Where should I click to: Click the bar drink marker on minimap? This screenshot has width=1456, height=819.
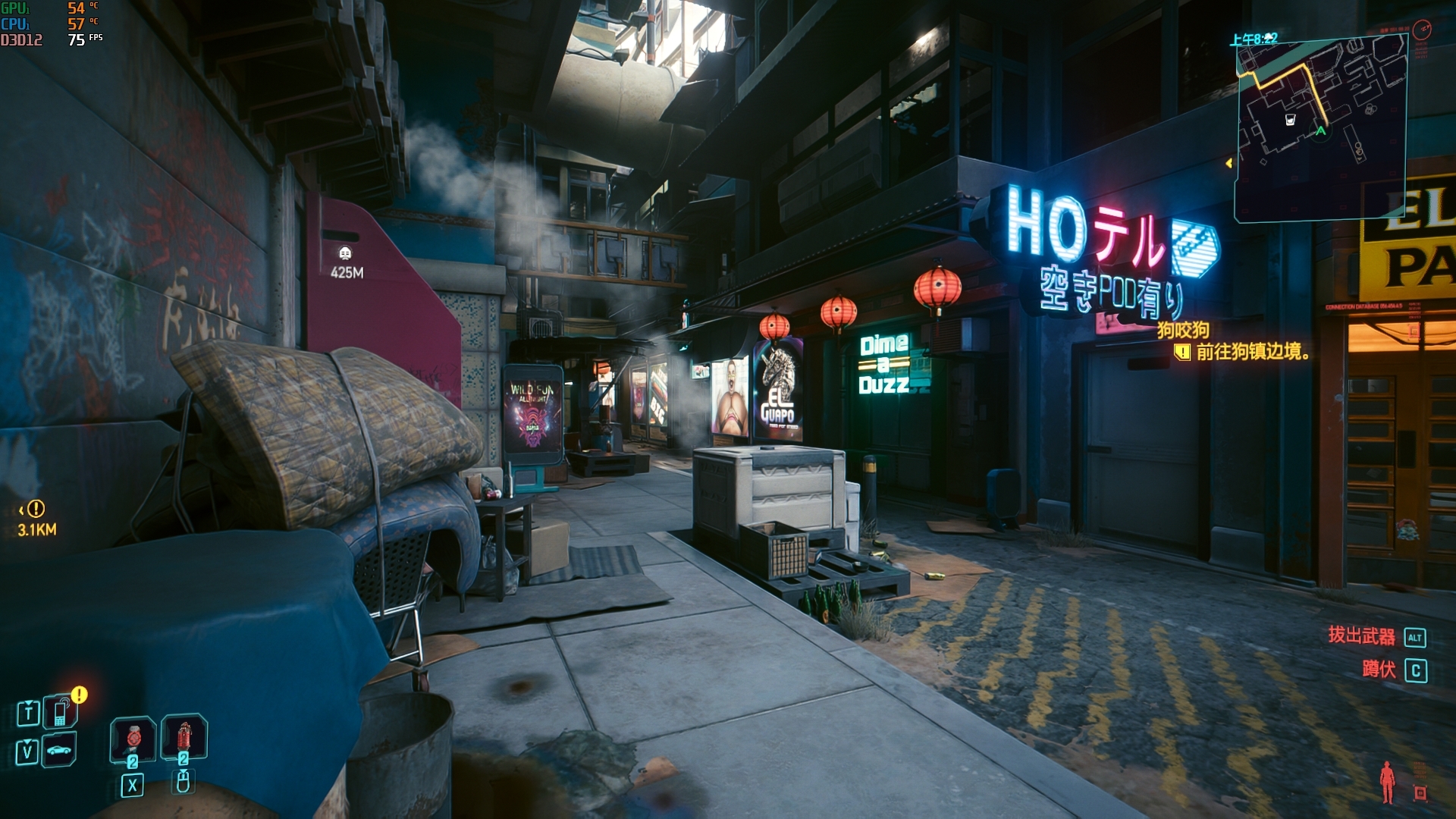[1290, 120]
